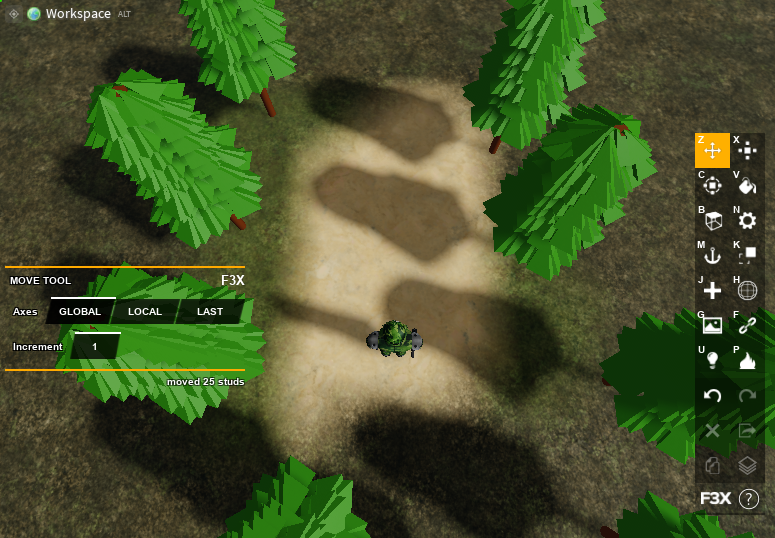Screen dimensions: 775x538
Task: Toggle the Anchor tool
Action: (x=712, y=256)
